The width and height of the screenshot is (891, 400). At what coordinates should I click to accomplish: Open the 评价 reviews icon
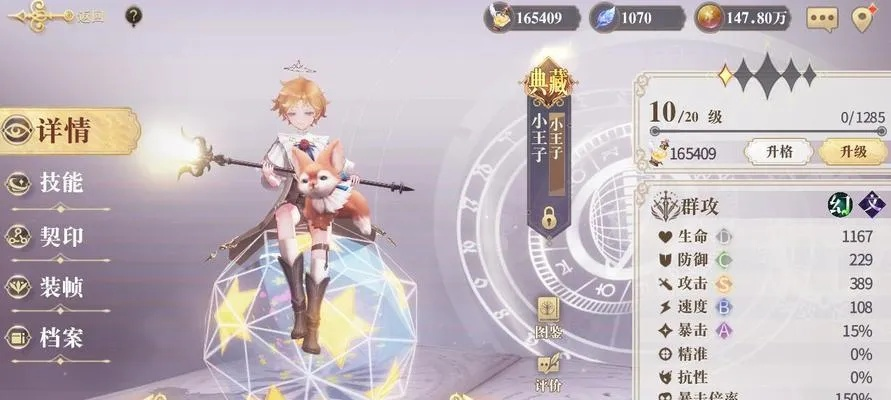548,372
